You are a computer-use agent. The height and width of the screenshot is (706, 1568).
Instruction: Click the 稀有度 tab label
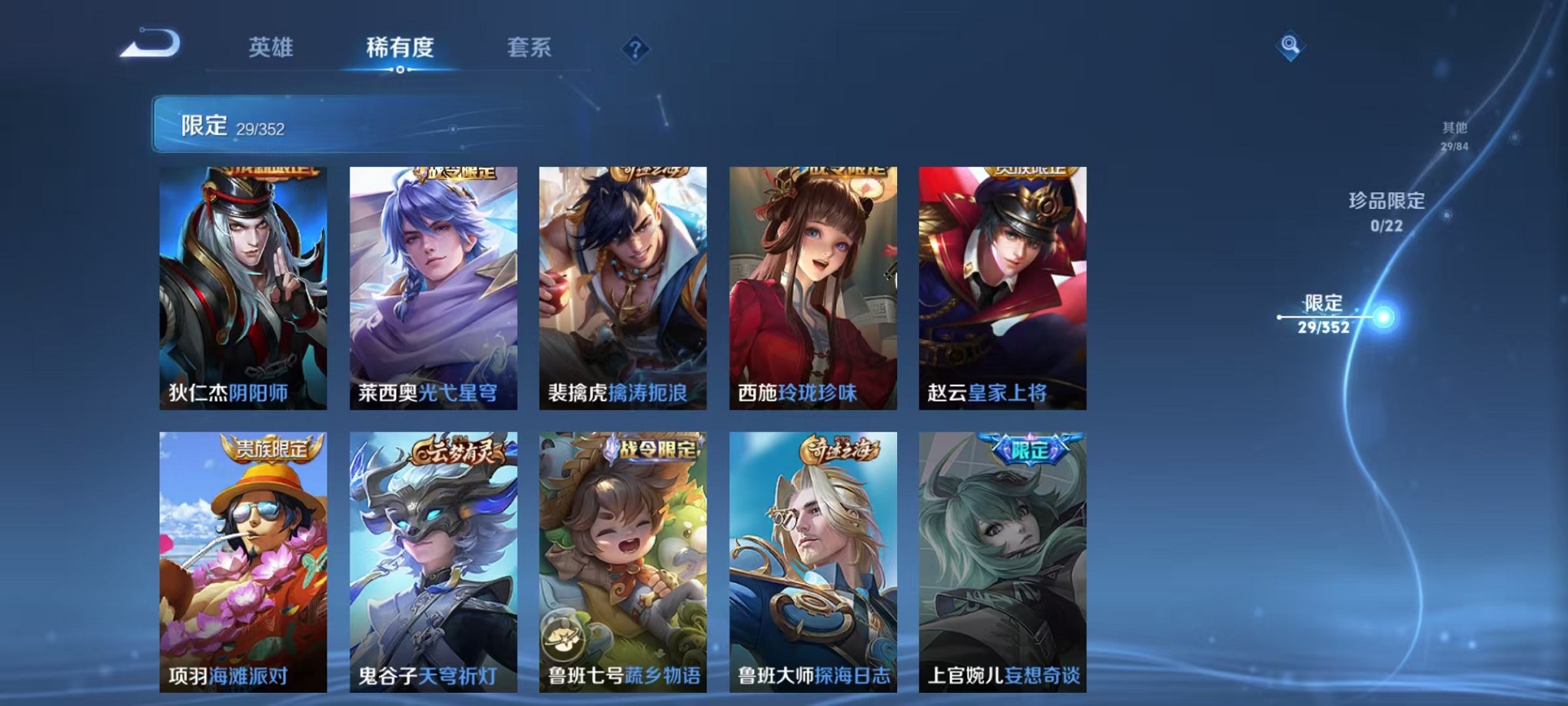pos(400,48)
